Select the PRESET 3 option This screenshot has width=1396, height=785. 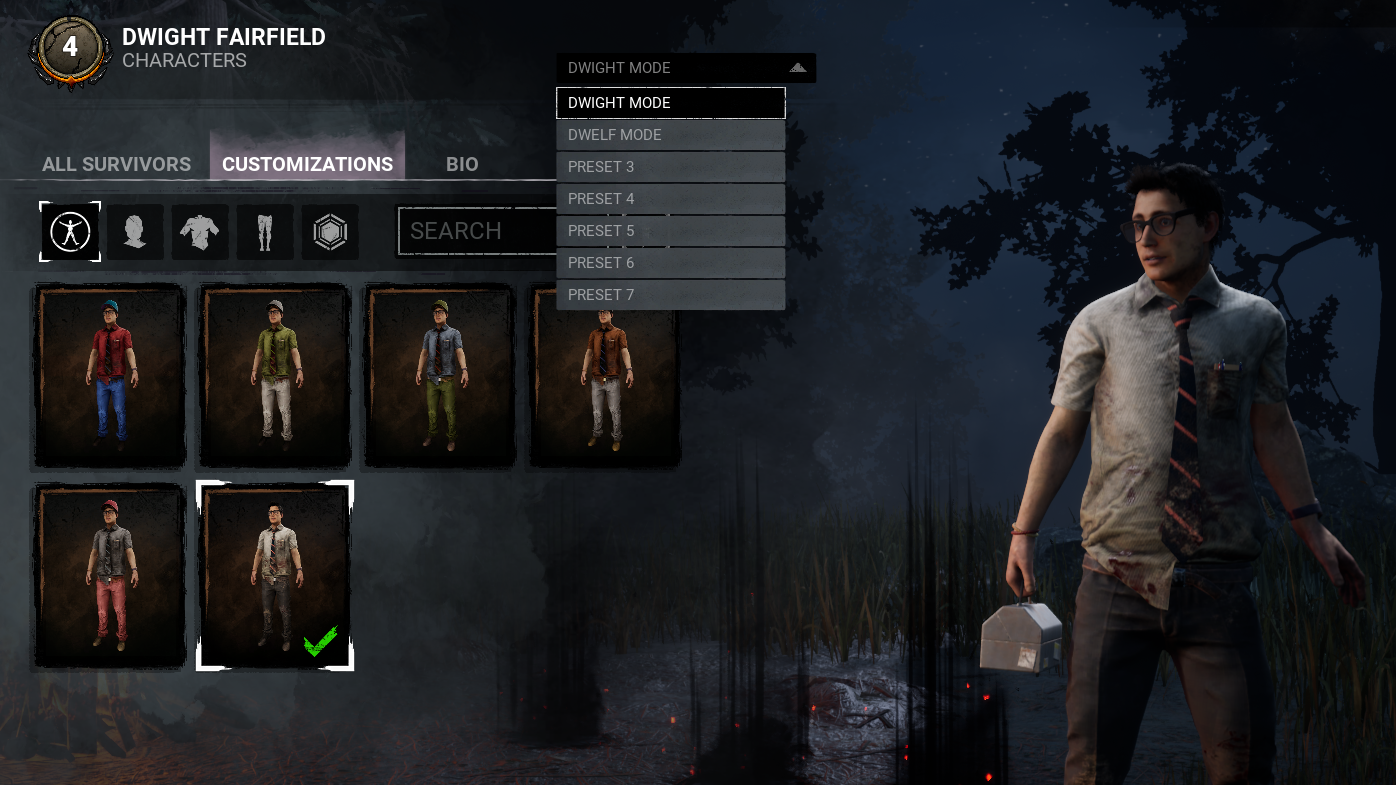coord(670,166)
